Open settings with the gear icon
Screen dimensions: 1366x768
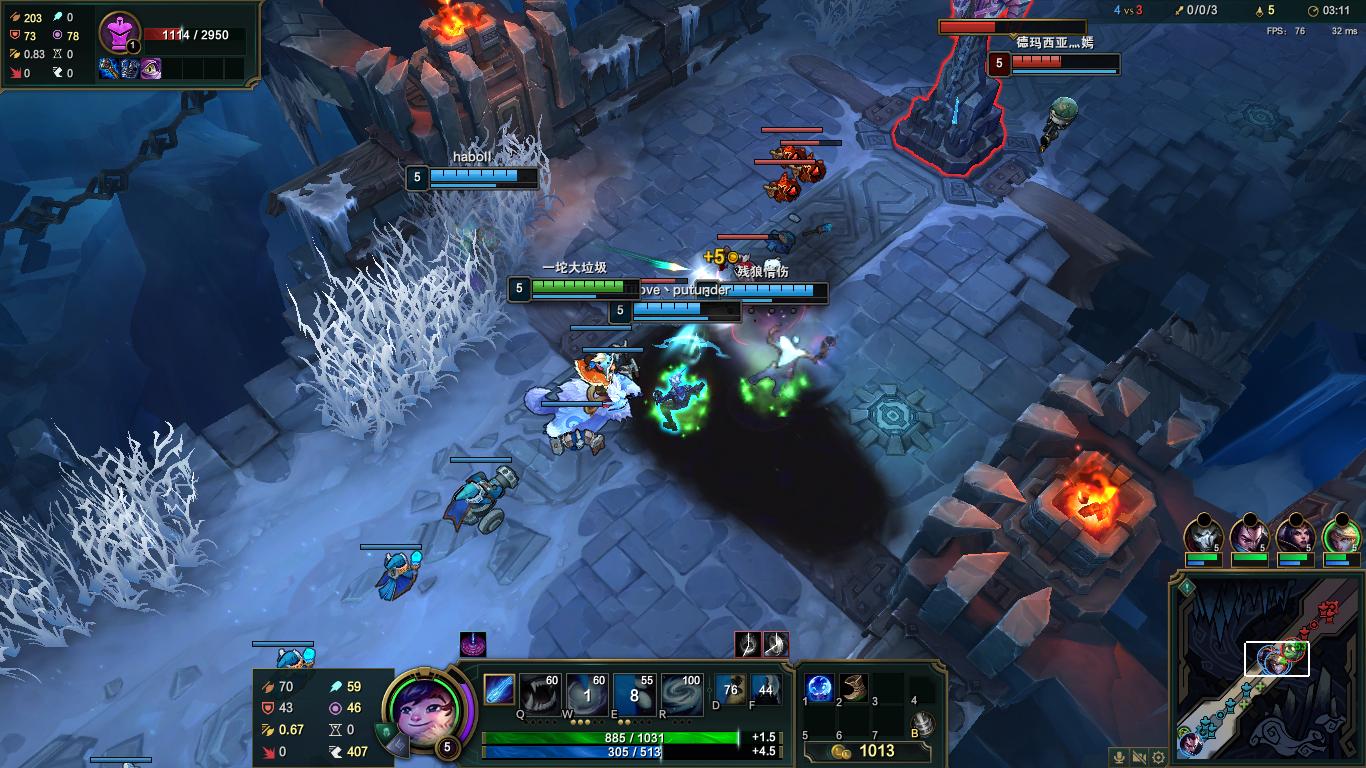[x=1158, y=758]
